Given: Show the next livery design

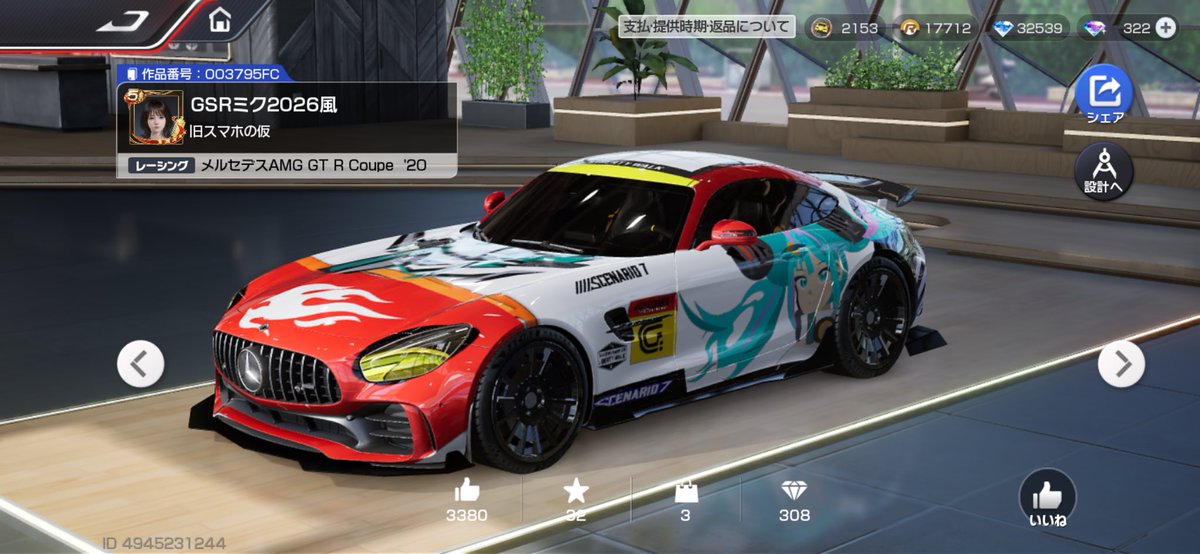Looking at the screenshot, I should (x=1121, y=364).
